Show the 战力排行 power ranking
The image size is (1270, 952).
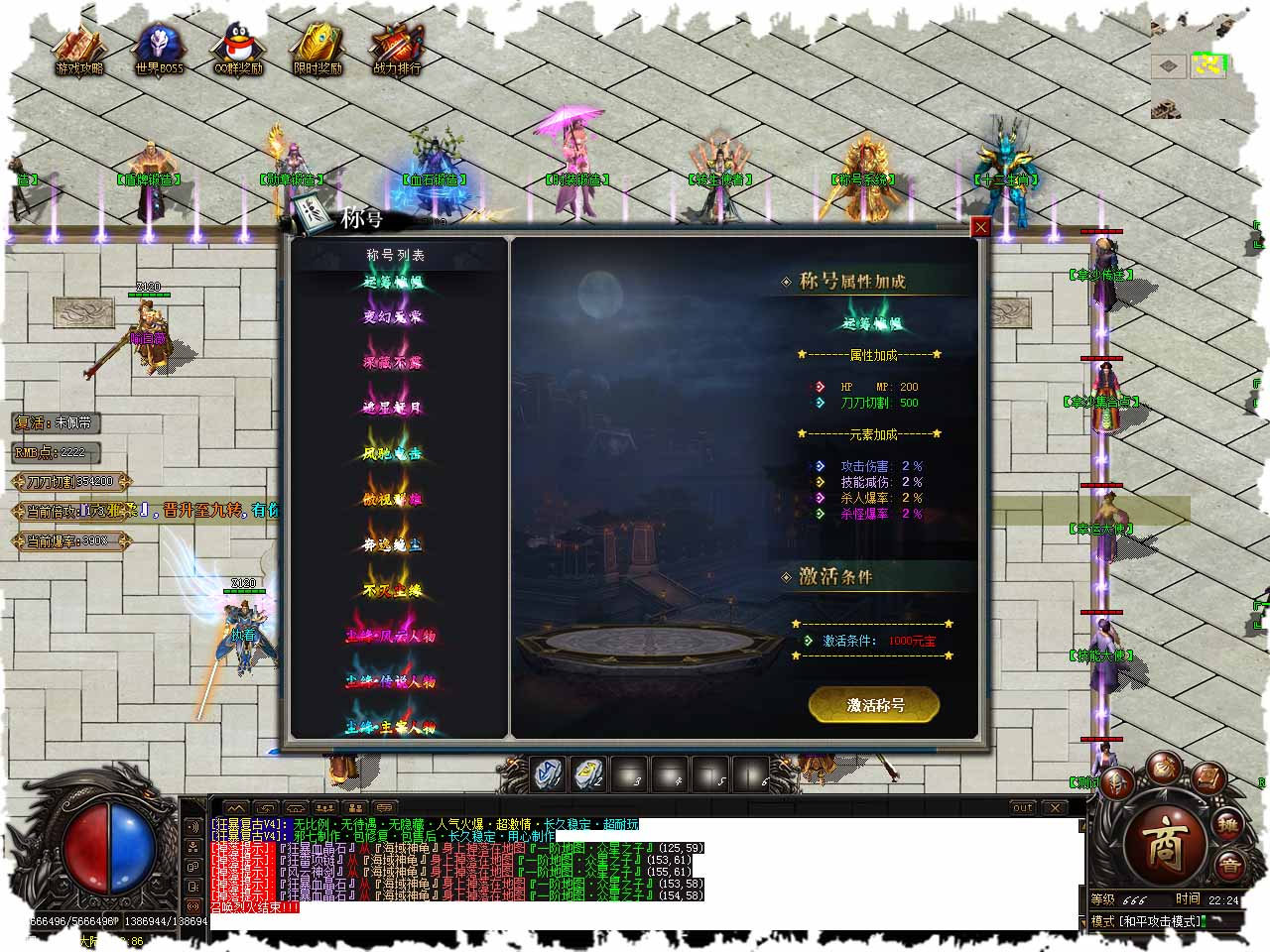[397, 52]
